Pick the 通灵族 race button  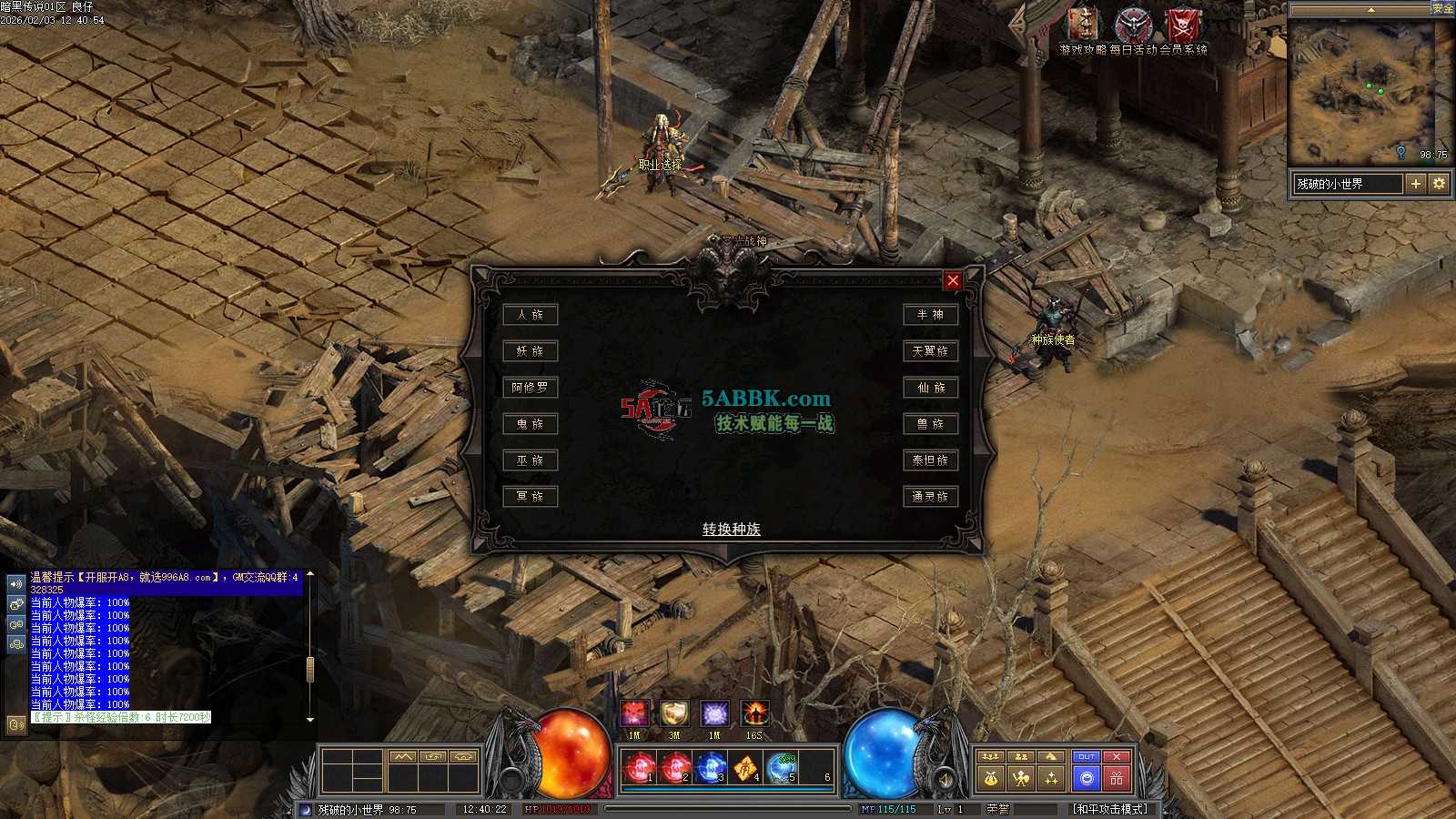(930, 497)
